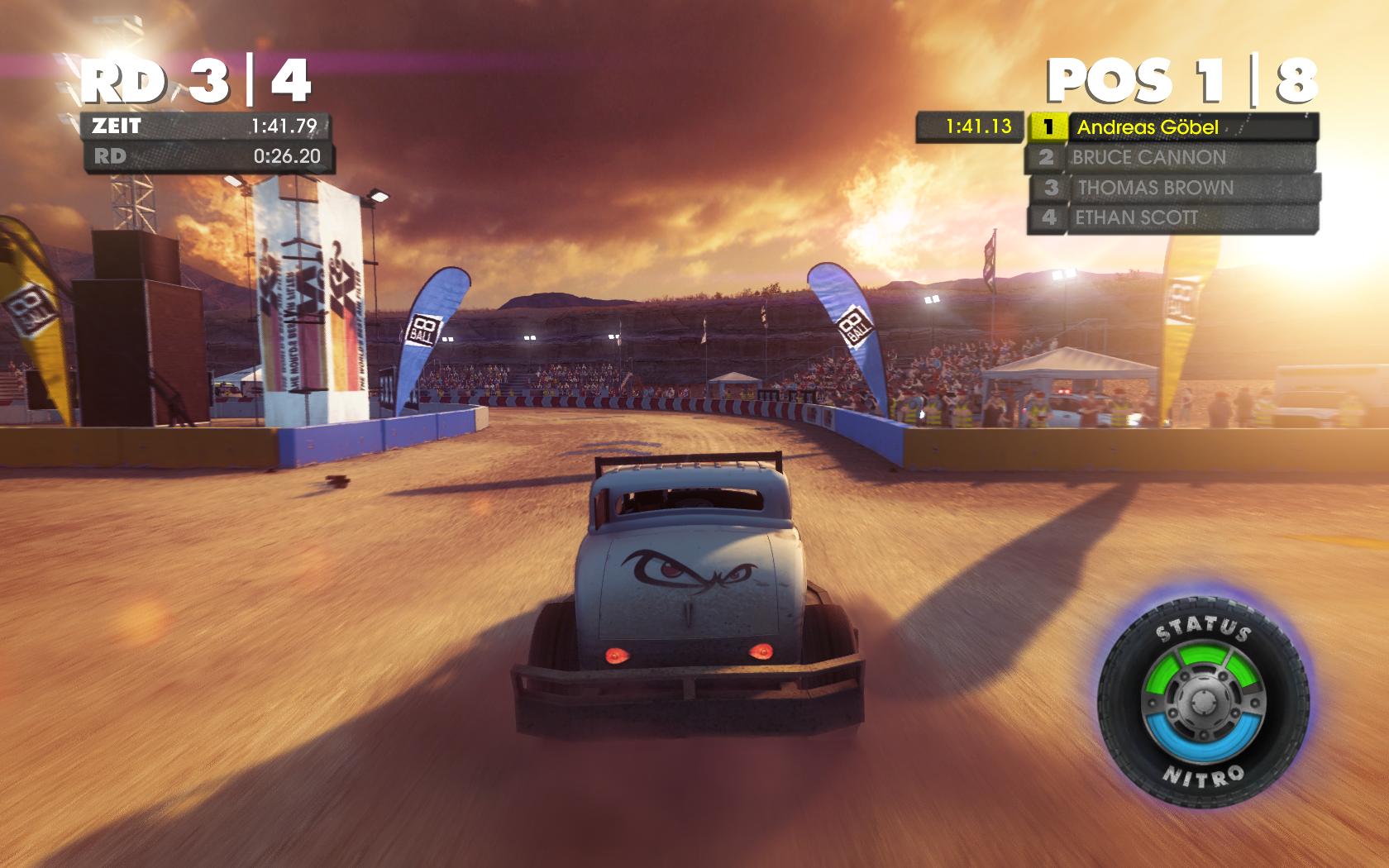Click Thomas Brown in the position list
Viewport: 1389px width, 868px height.
pyautogui.click(x=1174, y=188)
